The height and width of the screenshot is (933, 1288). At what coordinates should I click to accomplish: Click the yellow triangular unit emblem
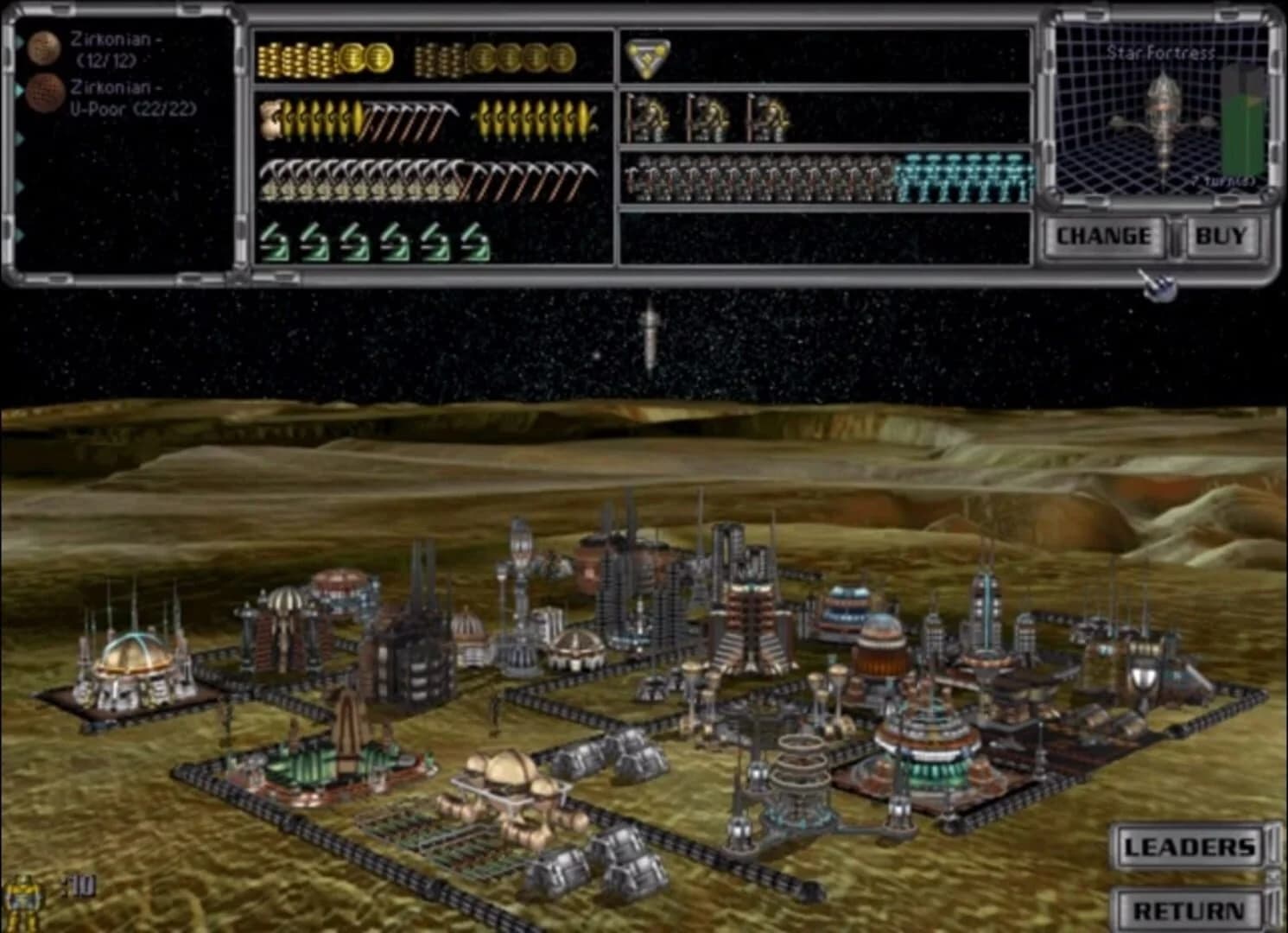[650, 57]
